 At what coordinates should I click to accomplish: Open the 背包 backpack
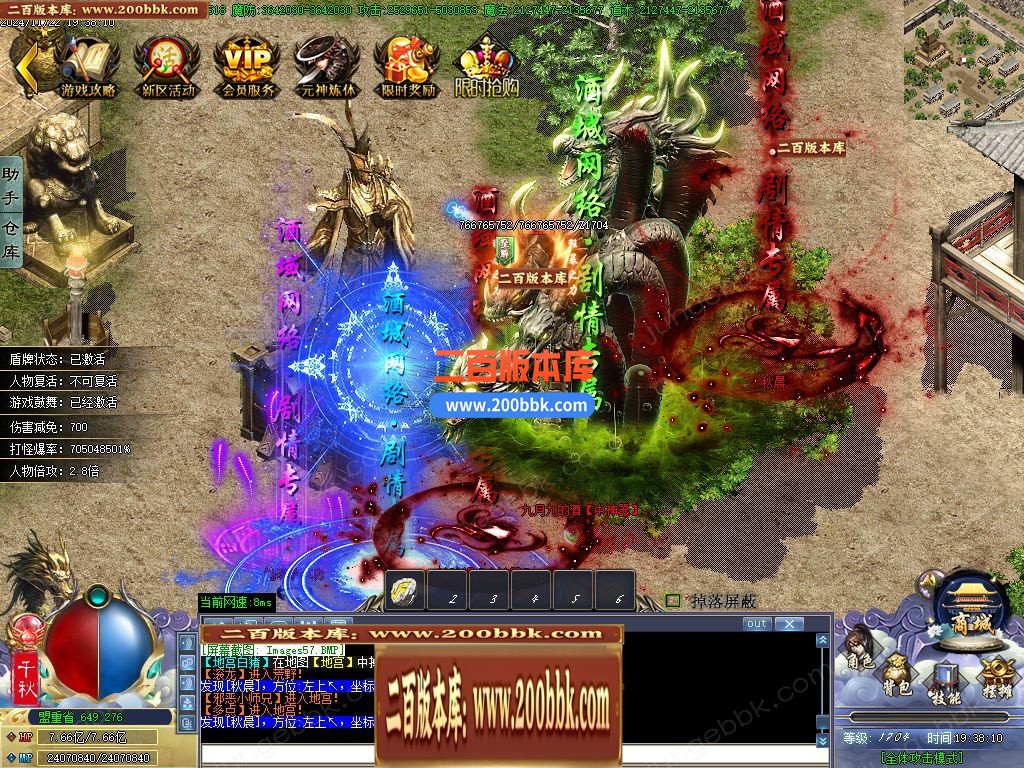896,676
